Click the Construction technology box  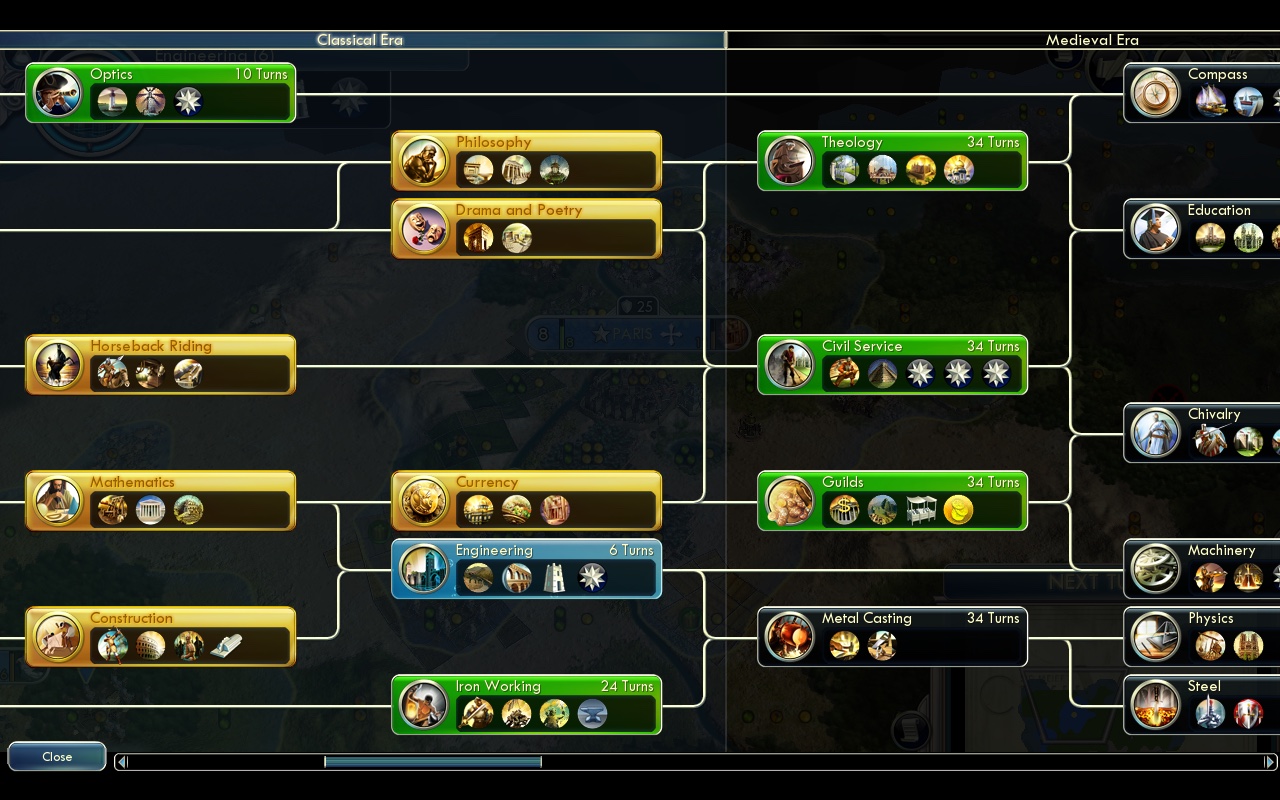(x=160, y=637)
